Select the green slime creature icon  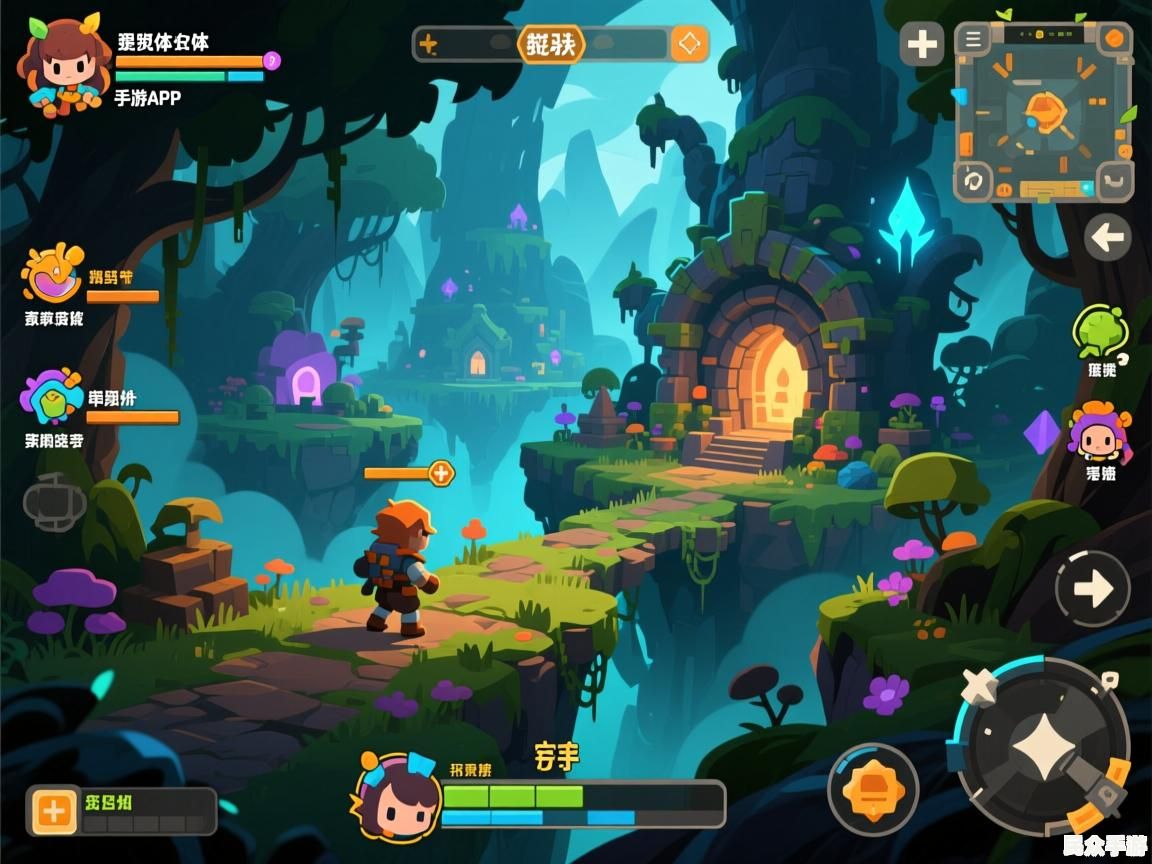tap(1099, 330)
